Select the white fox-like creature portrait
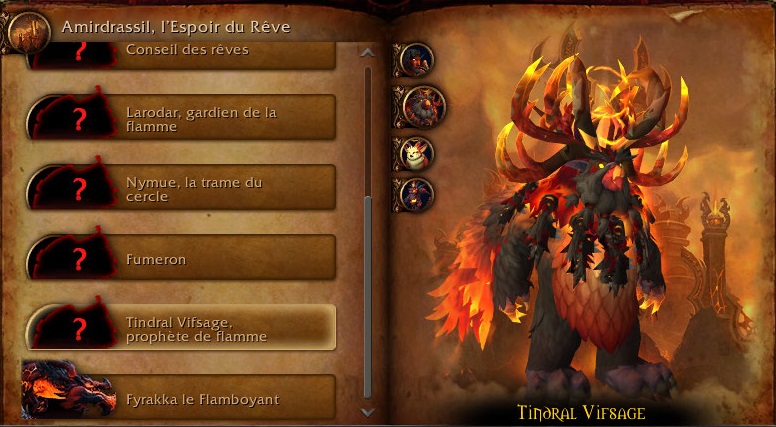The width and height of the screenshot is (776, 427). point(415,153)
